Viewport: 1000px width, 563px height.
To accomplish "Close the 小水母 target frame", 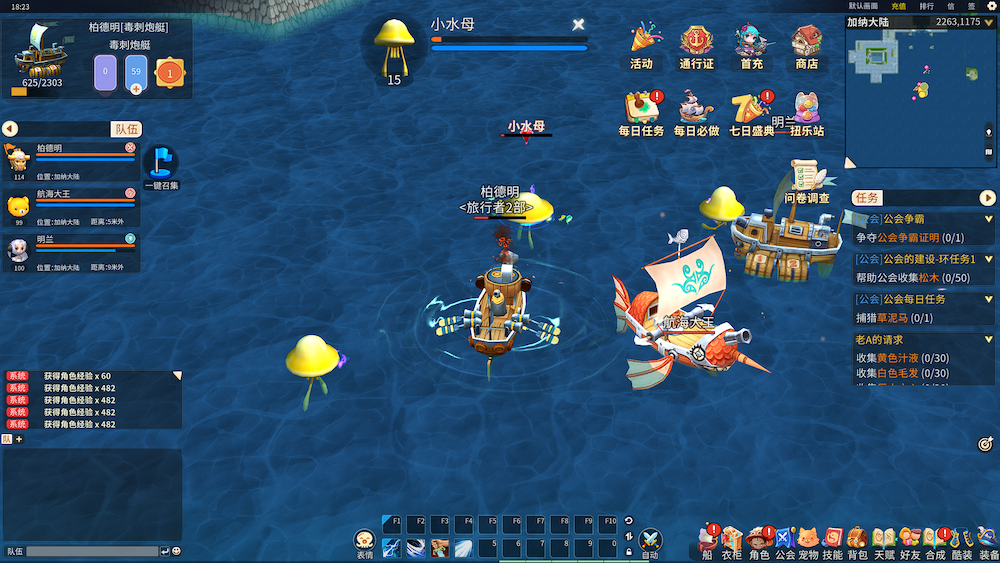I will (x=578, y=24).
